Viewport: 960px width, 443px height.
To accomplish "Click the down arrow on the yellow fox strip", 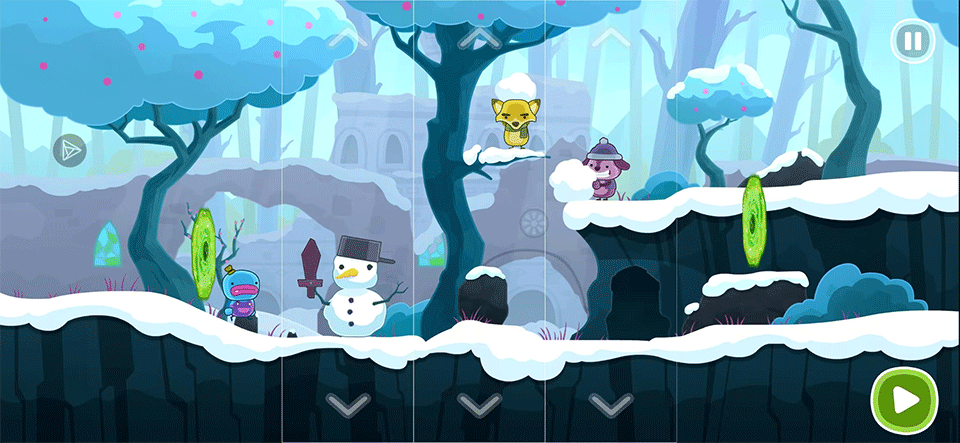I will click(478, 404).
